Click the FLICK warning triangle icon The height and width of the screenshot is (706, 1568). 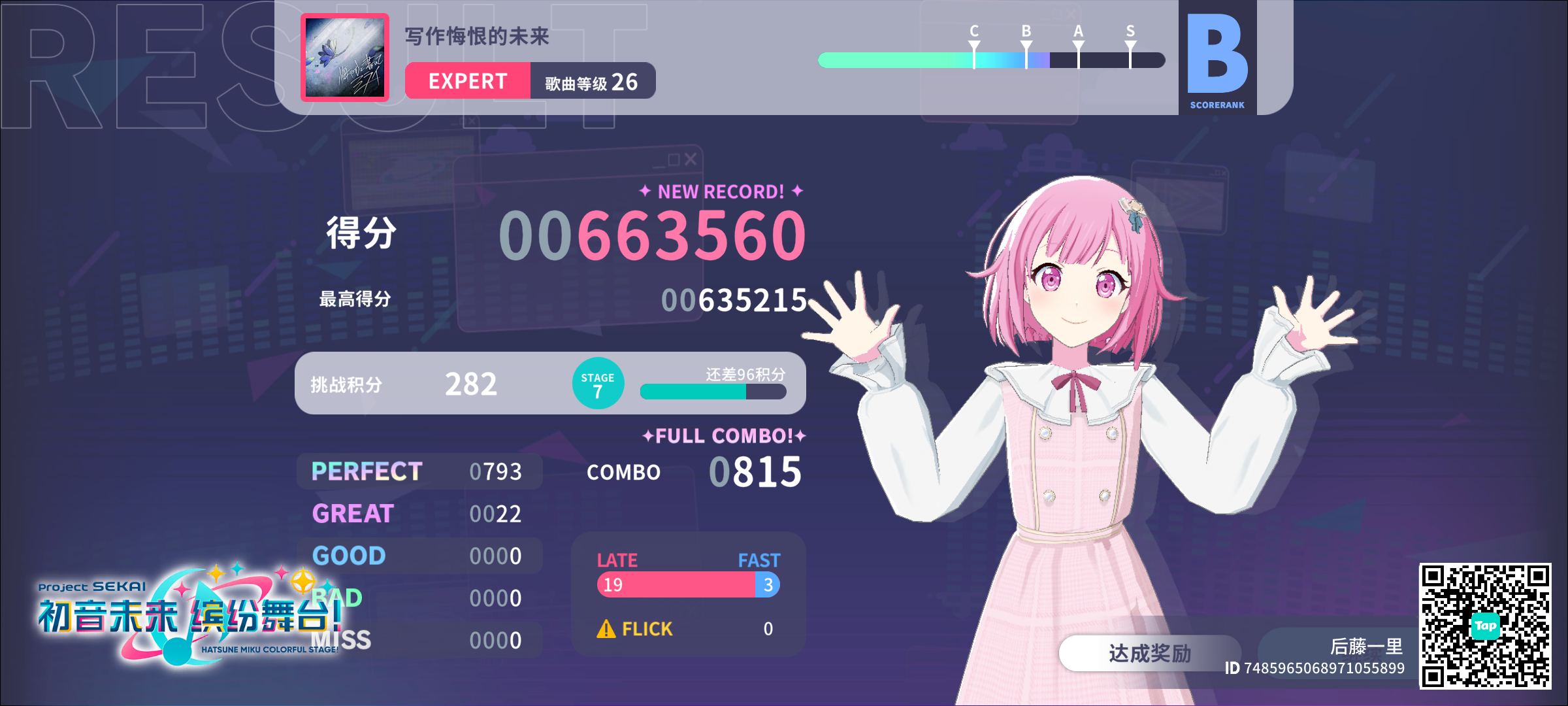coord(607,628)
